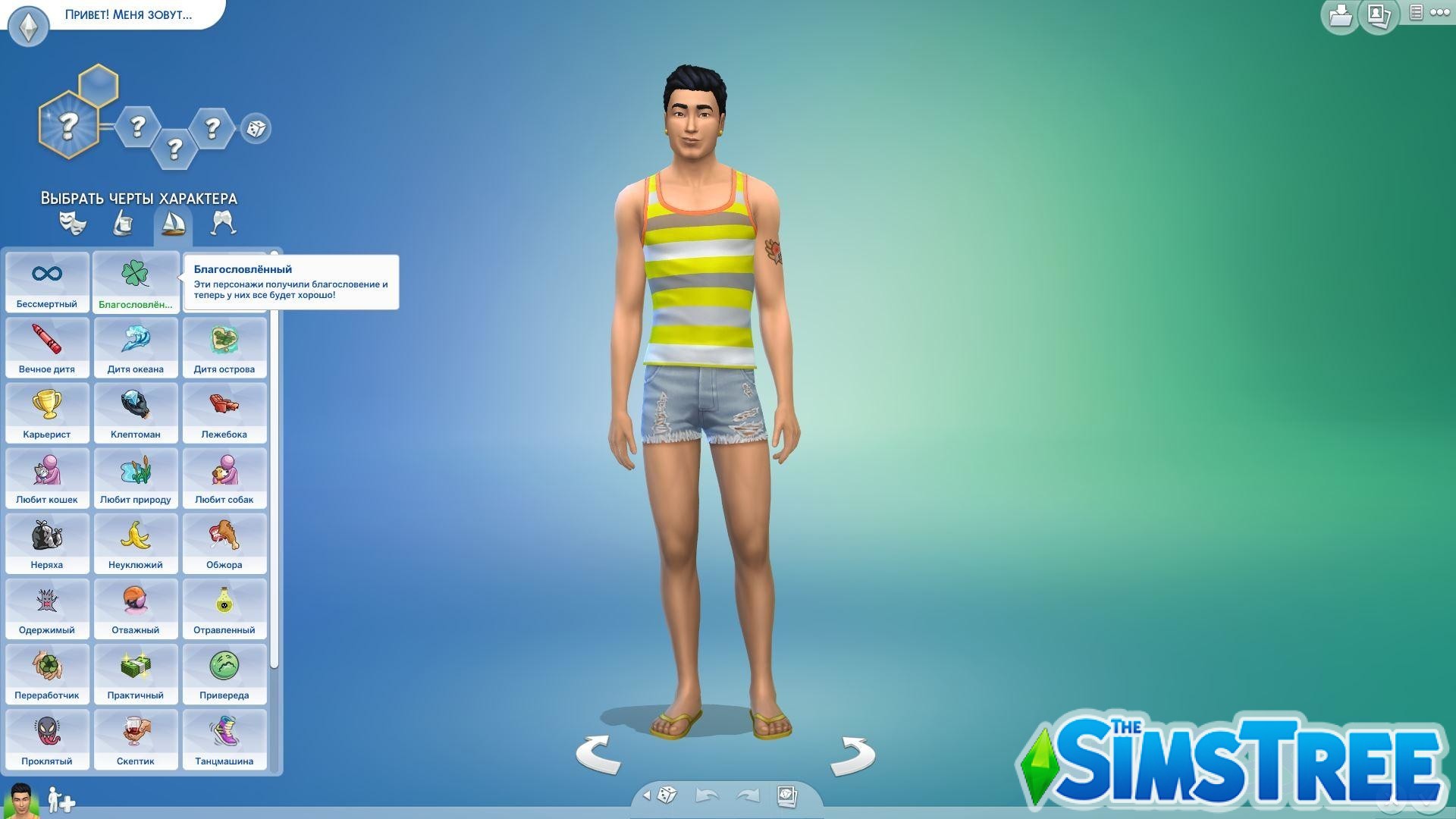Click the redo arrow at bottom center

point(749,794)
